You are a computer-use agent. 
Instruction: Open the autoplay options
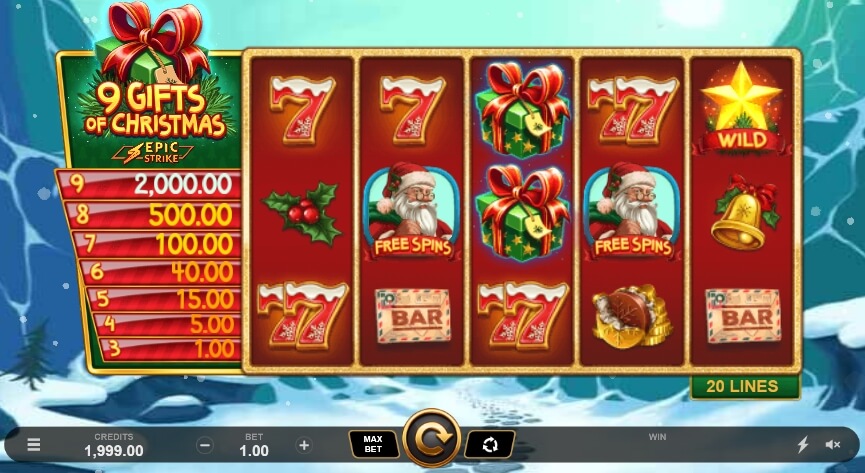[x=490, y=443]
